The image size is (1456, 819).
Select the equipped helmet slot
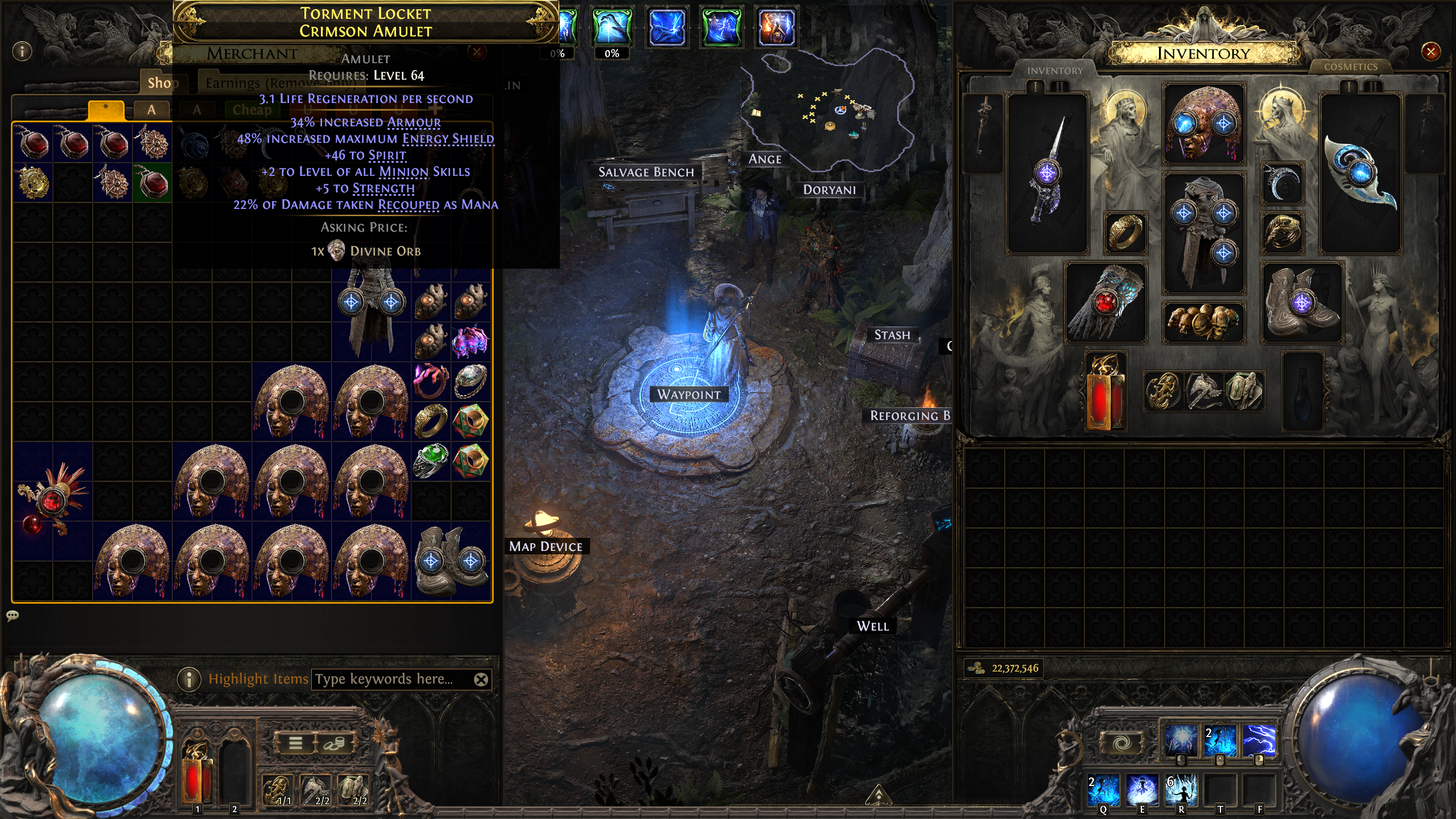point(1203,123)
